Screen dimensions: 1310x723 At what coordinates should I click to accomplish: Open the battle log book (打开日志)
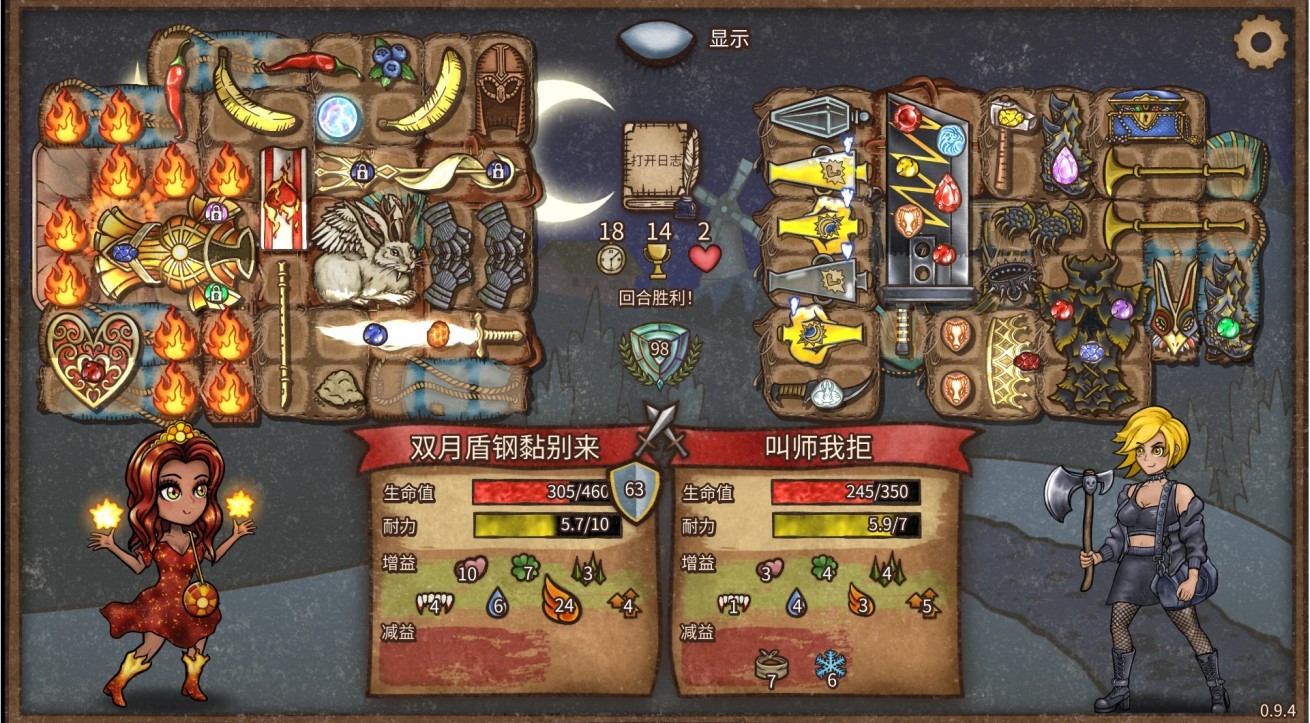point(656,165)
